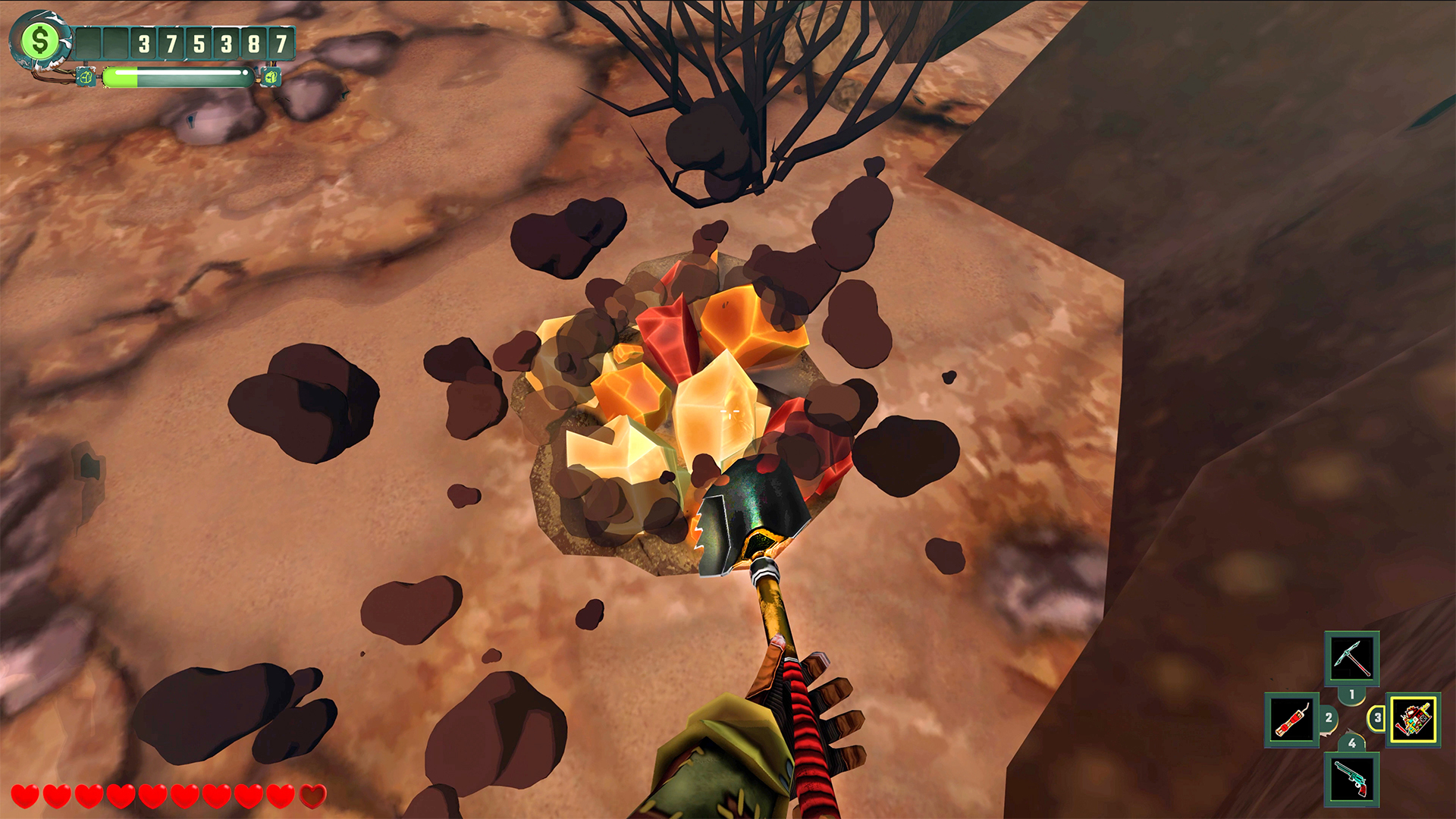Click the last digit 7 on the money counter
Viewport: 1456px width, 819px height.
click(x=280, y=42)
